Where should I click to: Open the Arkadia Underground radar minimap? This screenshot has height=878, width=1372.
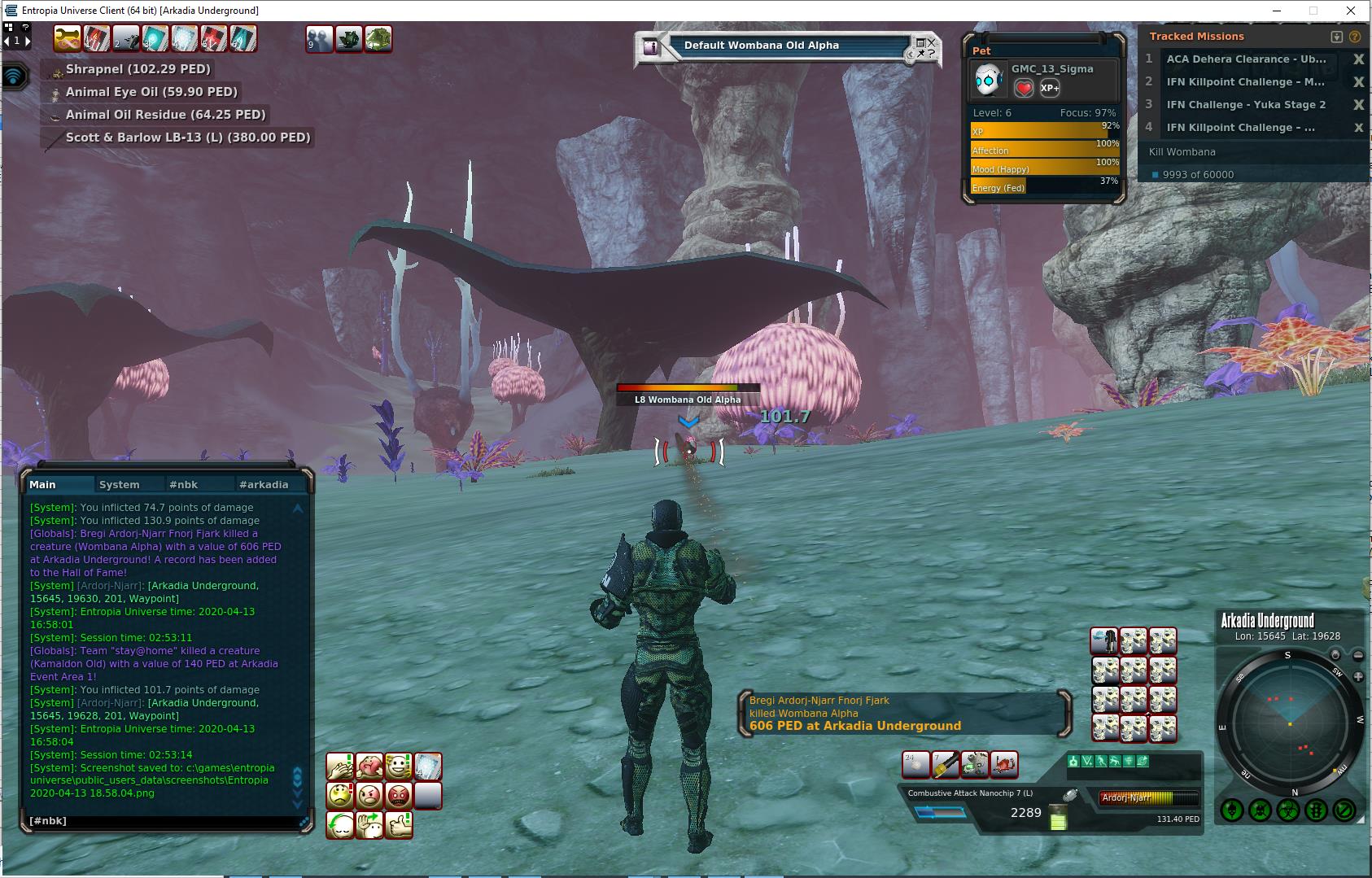click(x=1289, y=723)
